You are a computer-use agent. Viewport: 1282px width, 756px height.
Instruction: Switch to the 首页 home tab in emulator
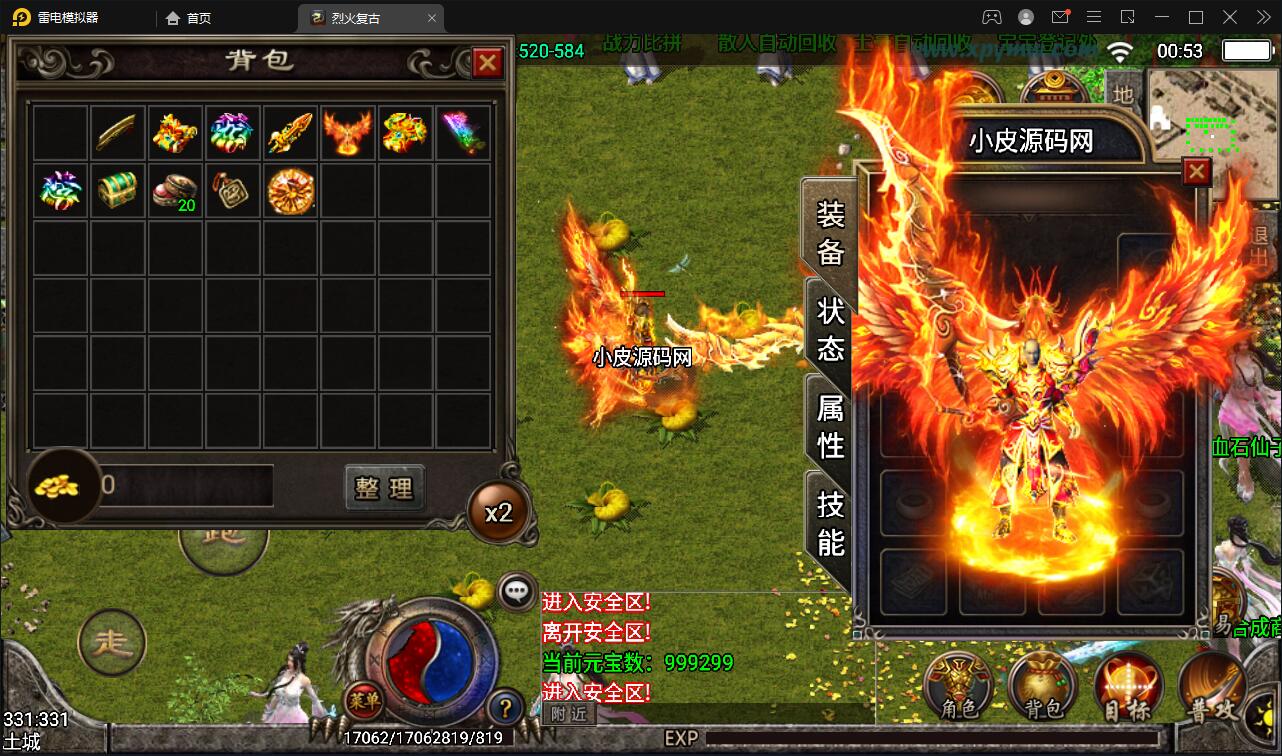190,18
